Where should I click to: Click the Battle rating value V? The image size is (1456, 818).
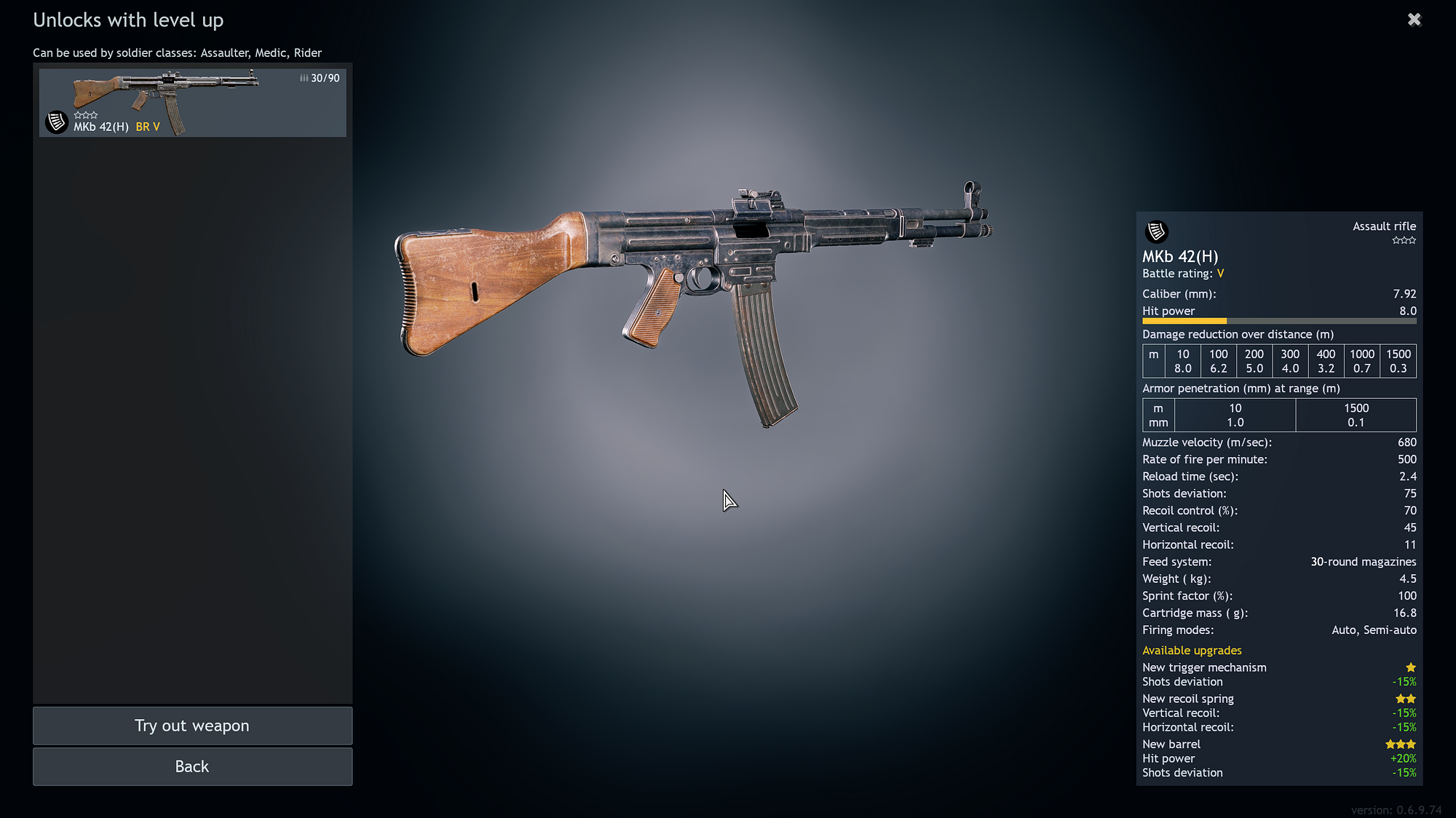pos(1220,274)
